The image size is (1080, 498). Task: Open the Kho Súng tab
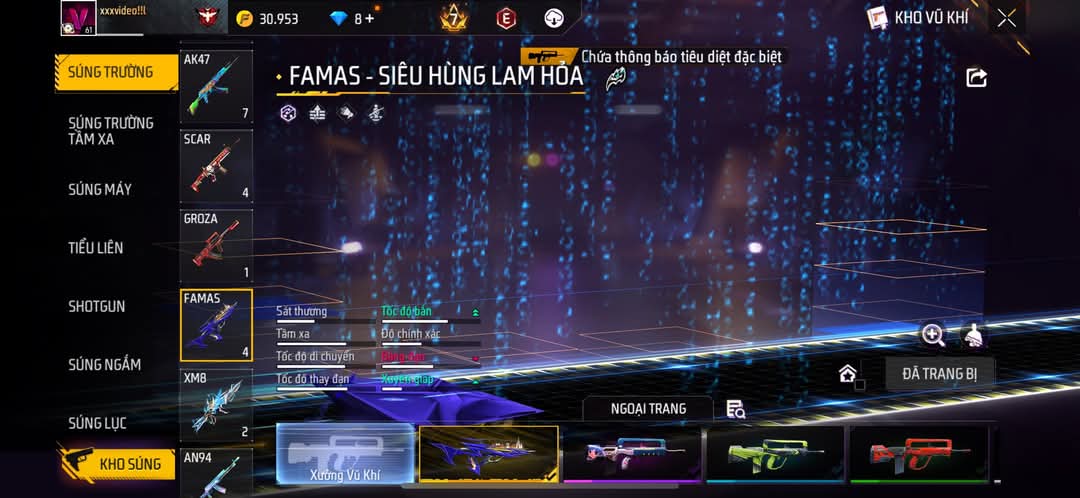pos(118,464)
